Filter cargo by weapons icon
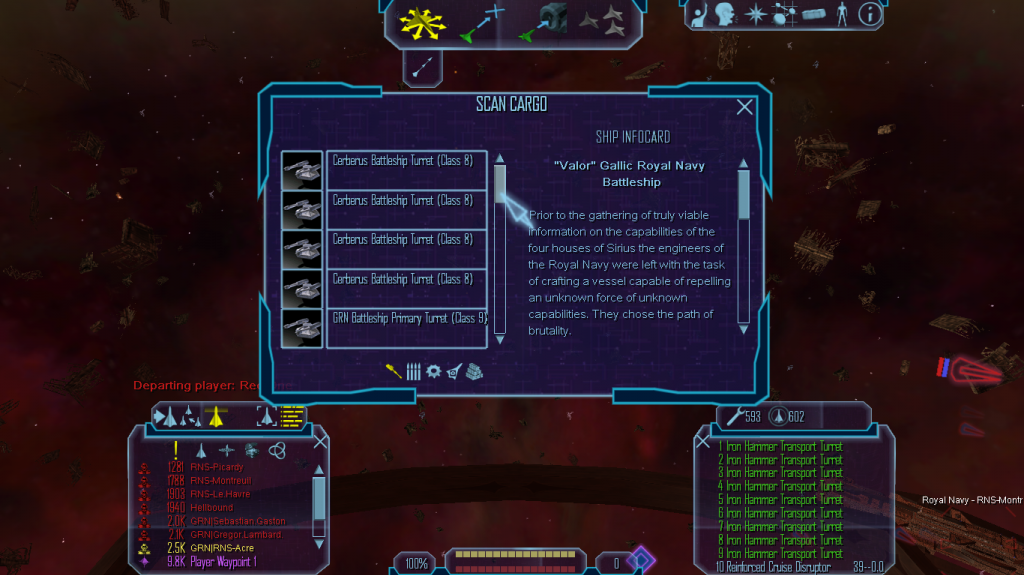 (394, 371)
